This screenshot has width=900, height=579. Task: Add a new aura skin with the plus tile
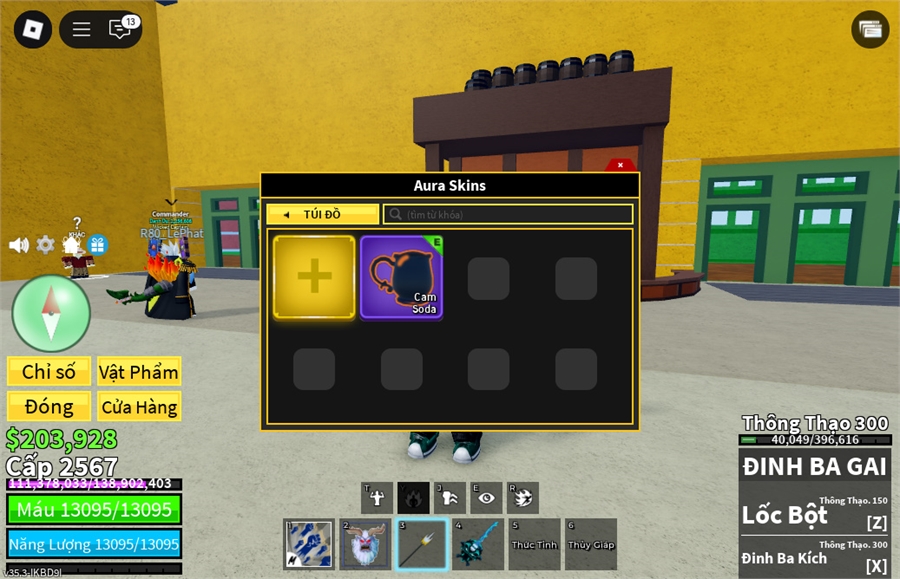coord(314,277)
